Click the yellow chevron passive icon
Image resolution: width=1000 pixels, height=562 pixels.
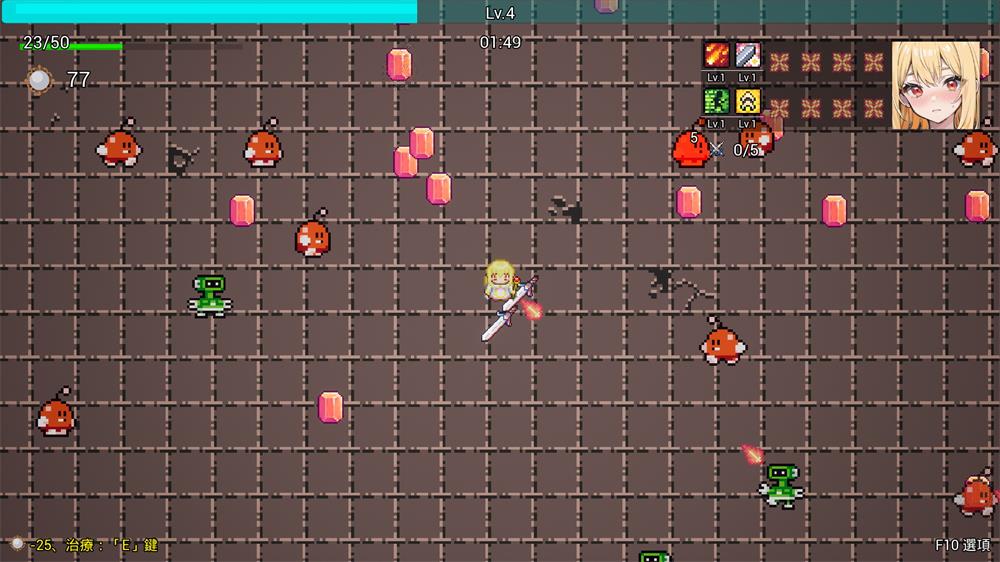[x=748, y=101]
